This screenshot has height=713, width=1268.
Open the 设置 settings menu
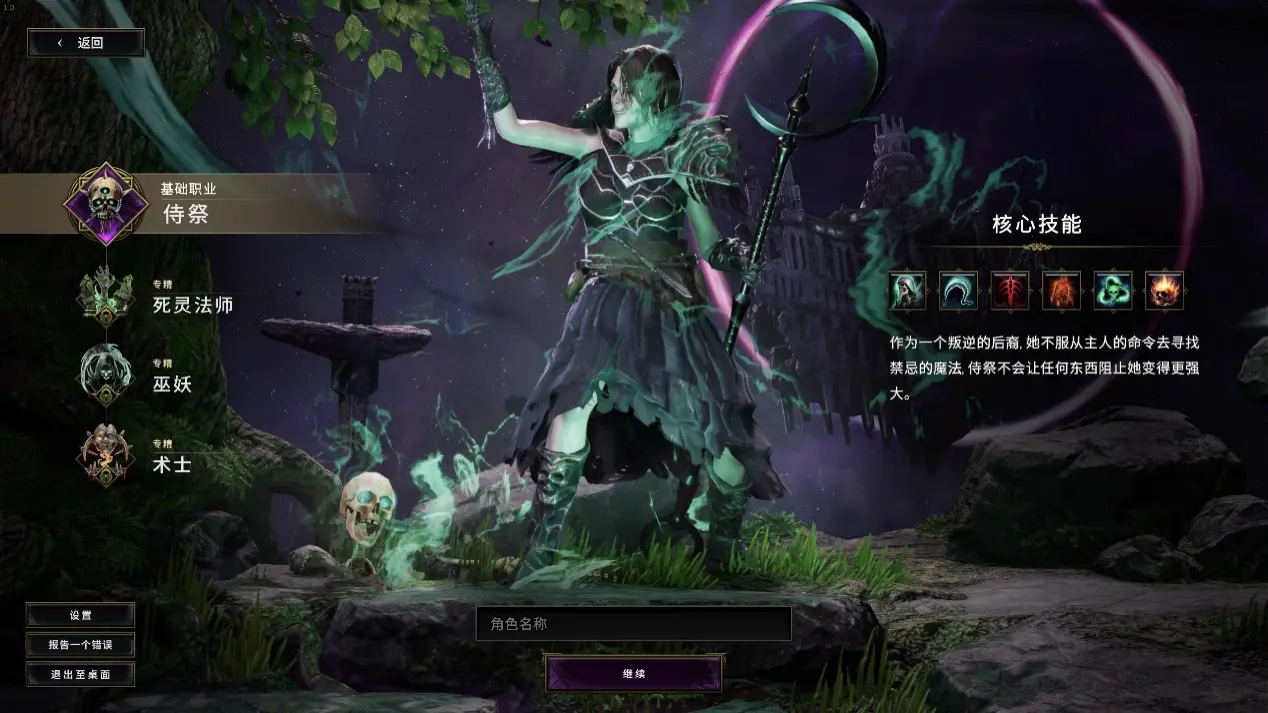(80, 615)
